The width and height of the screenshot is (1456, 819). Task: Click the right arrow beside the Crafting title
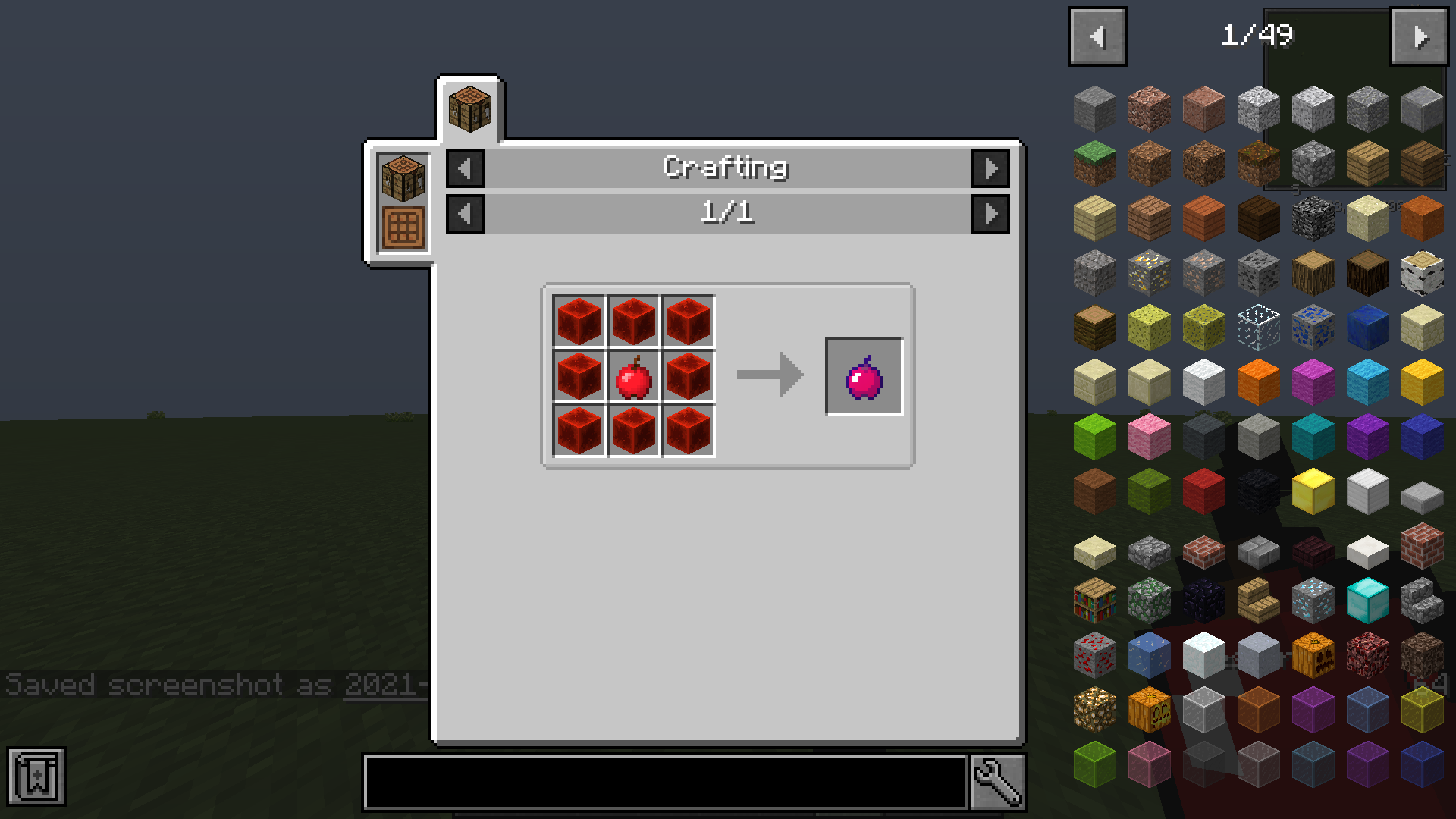pos(990,168)
